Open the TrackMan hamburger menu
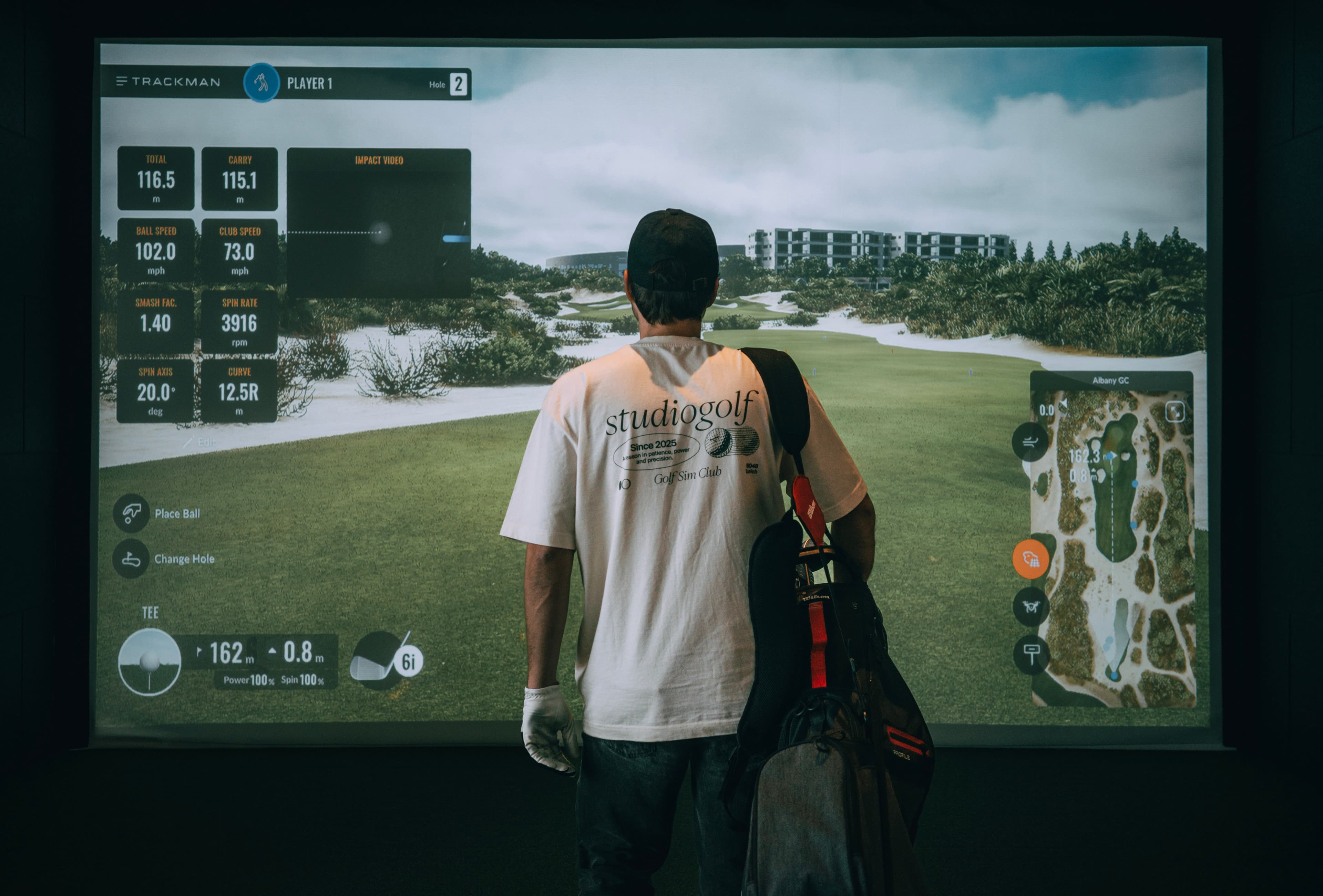 point(121,81)
